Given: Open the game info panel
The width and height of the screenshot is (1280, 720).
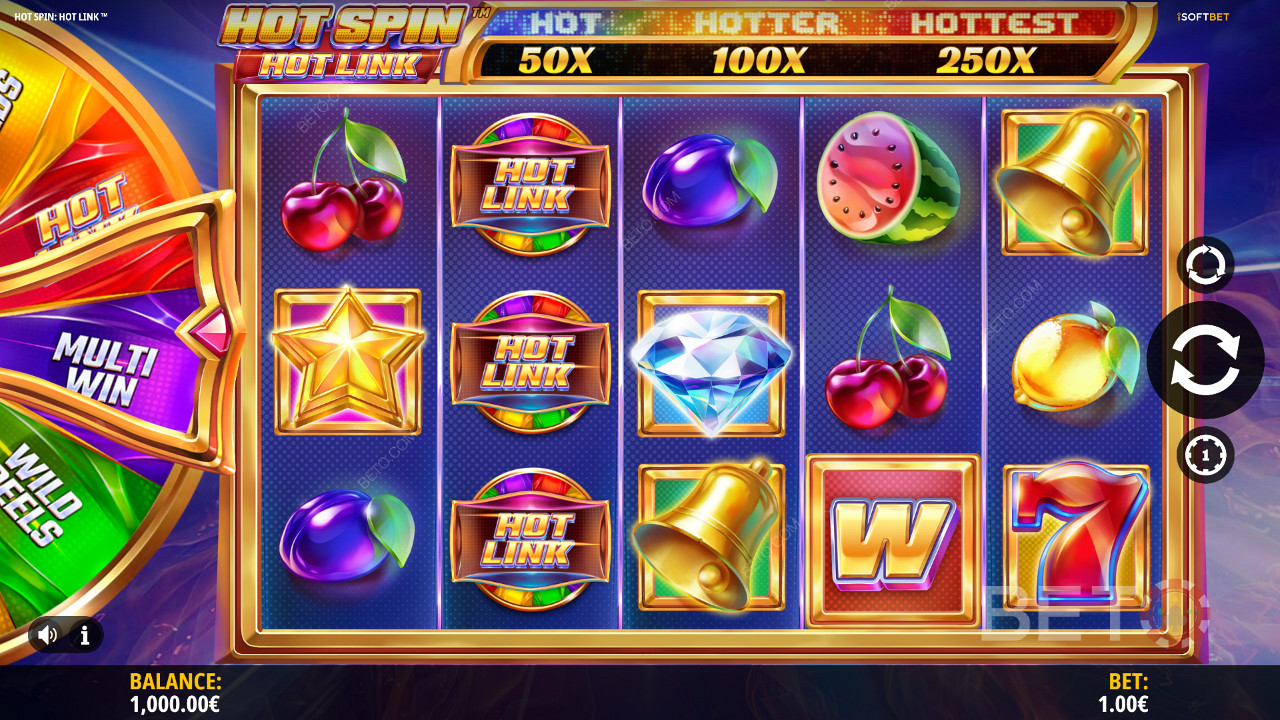Looking at the screenshot, I should click(85, 634).
